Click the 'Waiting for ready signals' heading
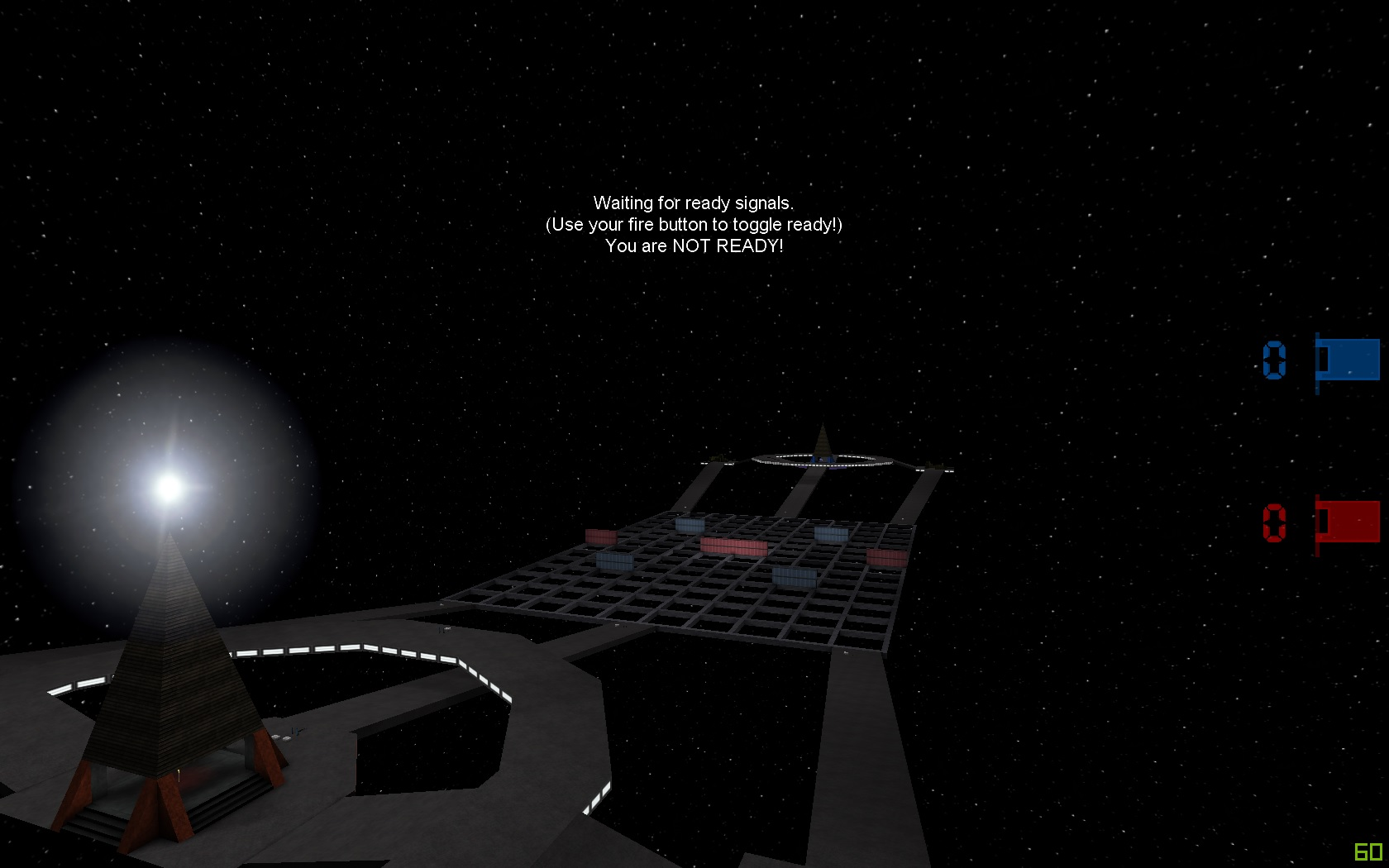 (x=694, y=203)
